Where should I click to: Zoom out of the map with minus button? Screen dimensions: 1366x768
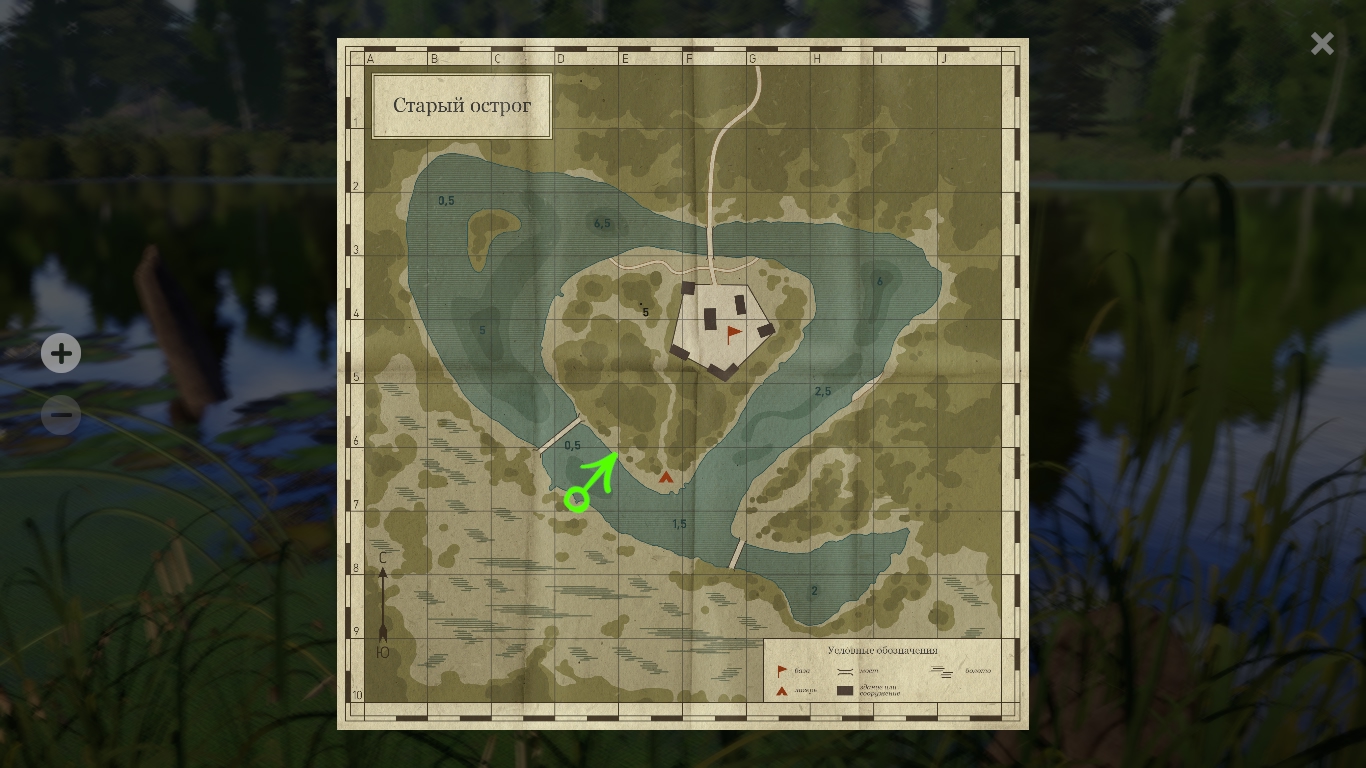coord(61,415)
